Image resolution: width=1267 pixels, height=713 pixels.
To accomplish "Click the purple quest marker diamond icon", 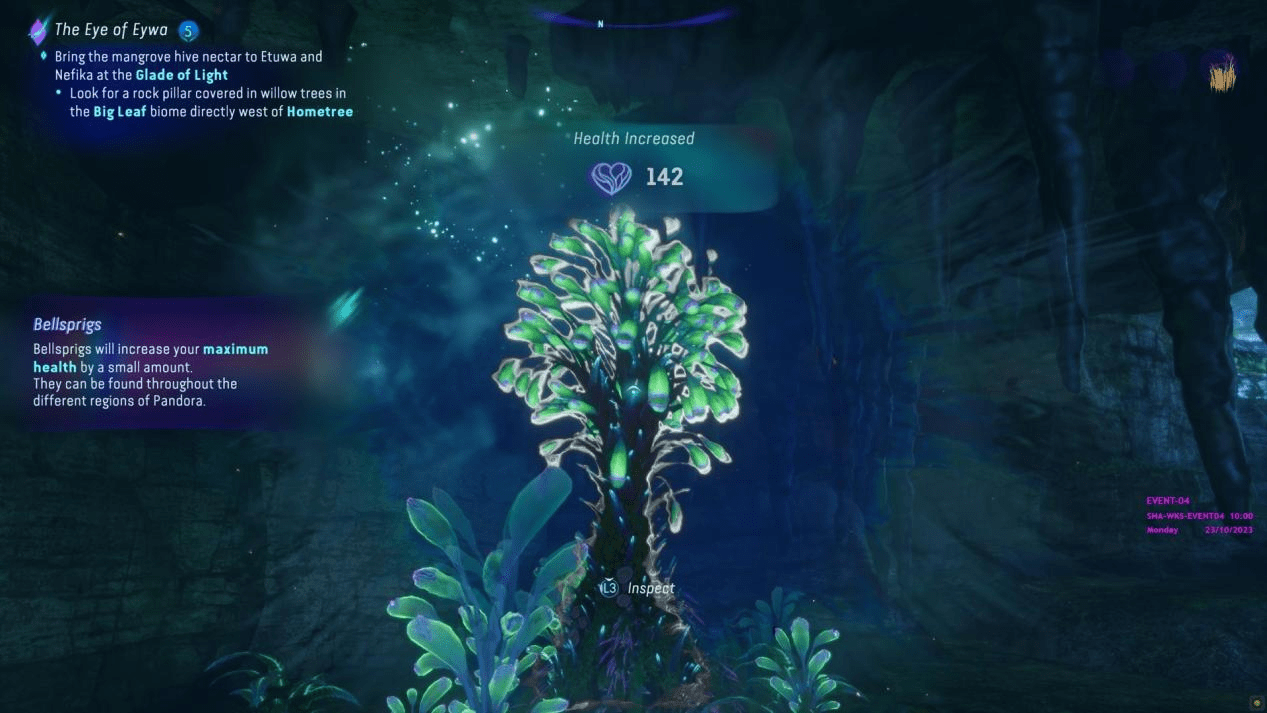I will (39, 31).
